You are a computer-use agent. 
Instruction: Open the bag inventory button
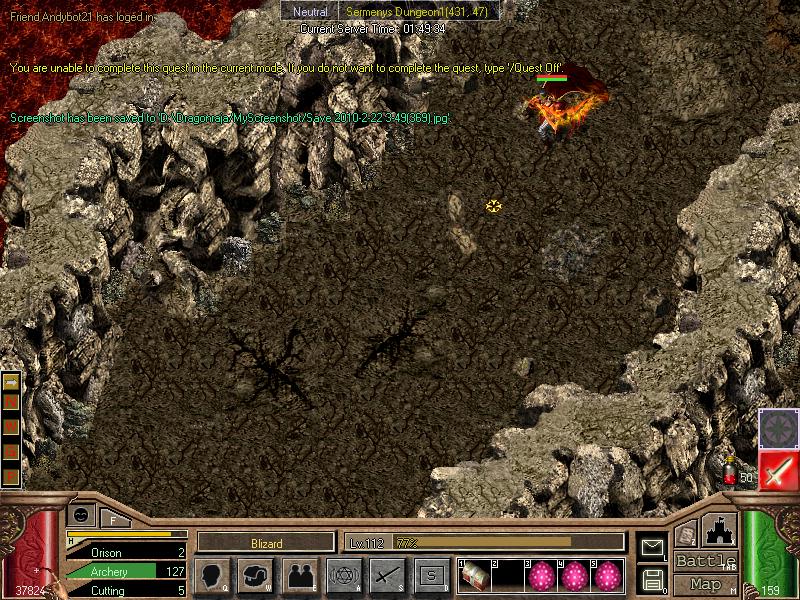click(x=256, y=575)
